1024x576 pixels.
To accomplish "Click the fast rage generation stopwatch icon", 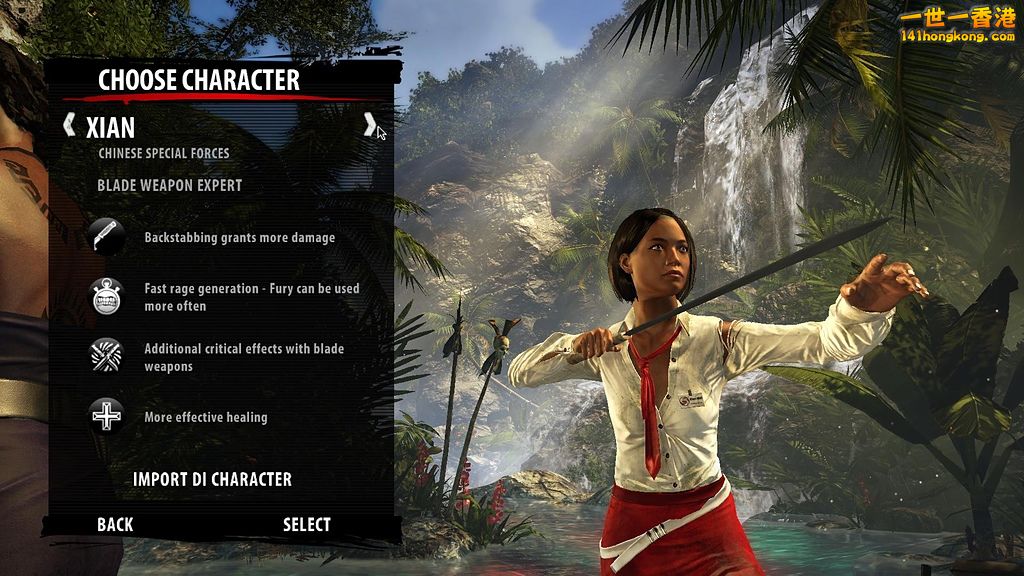I will (x=107, y=297).
